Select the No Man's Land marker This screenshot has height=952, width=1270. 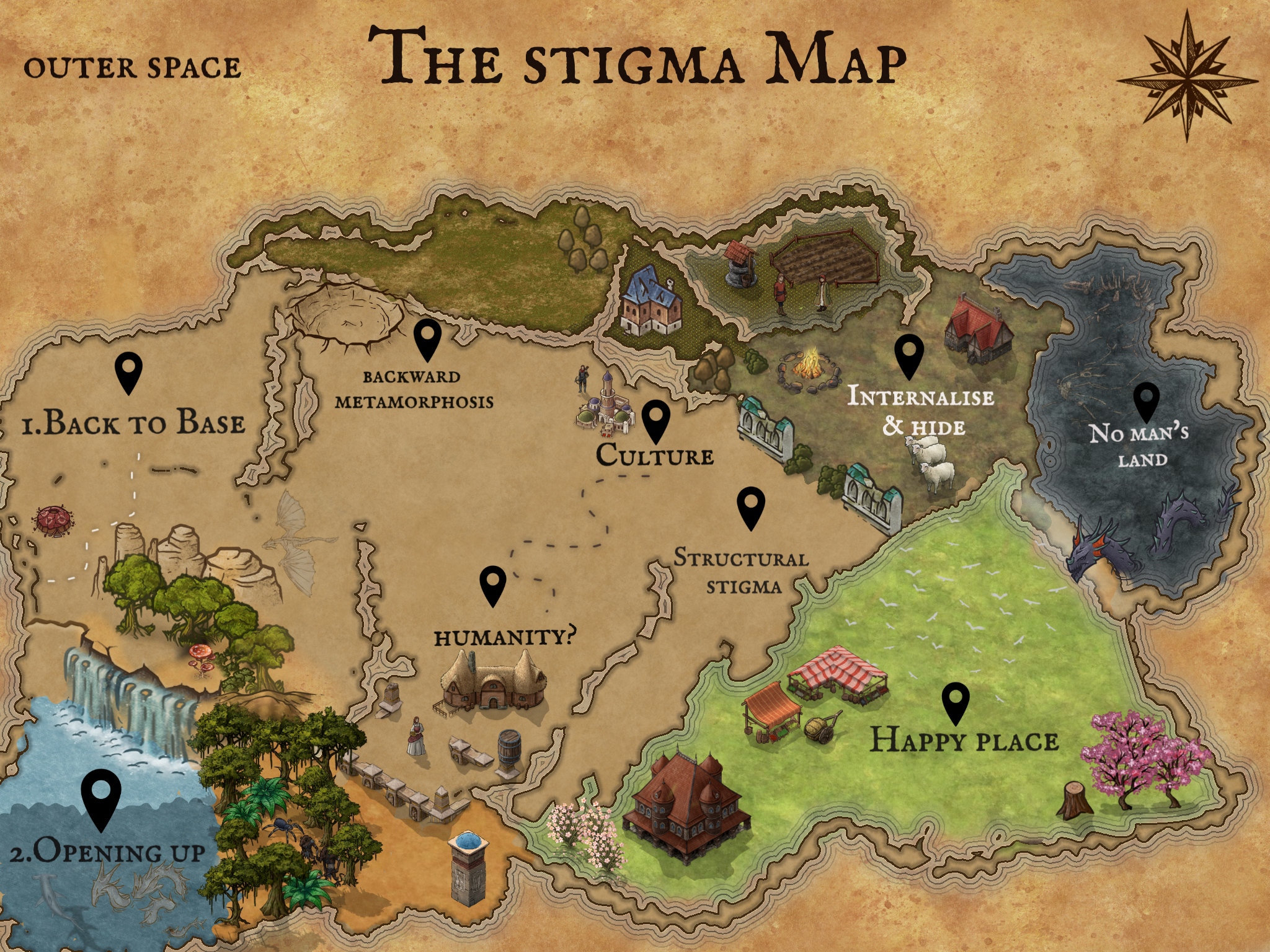pos(1146,400)
